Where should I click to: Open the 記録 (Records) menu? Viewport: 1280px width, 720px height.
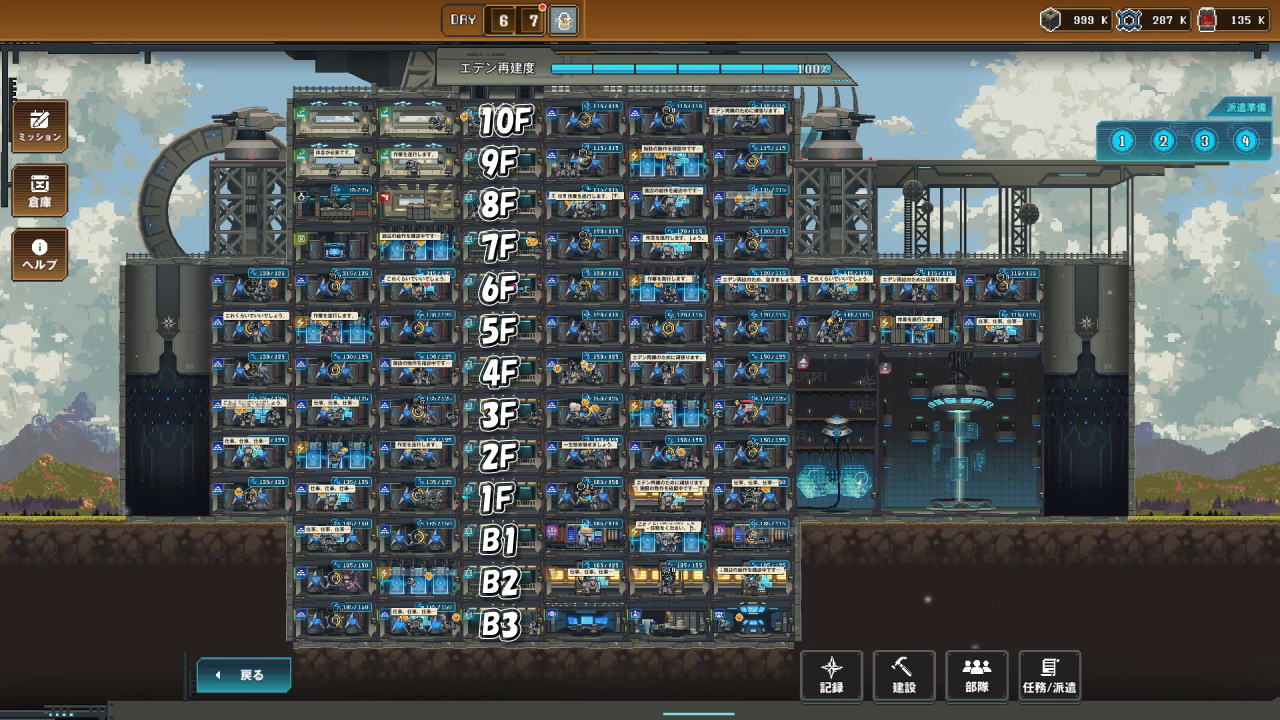tap(831, 675)
